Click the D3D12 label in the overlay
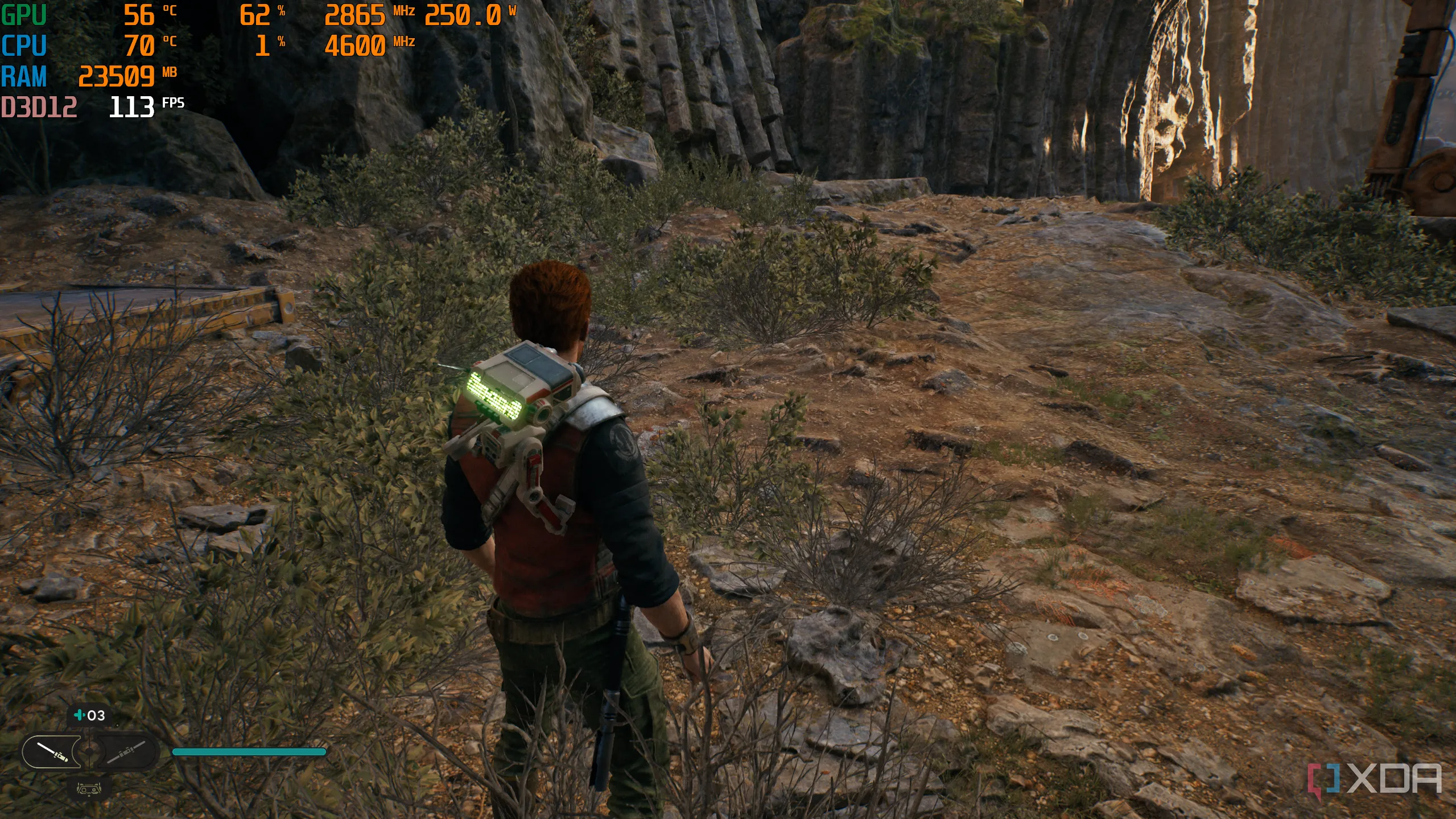The width and height of the screenshot is (1456, 819). (x=40, y=106)
